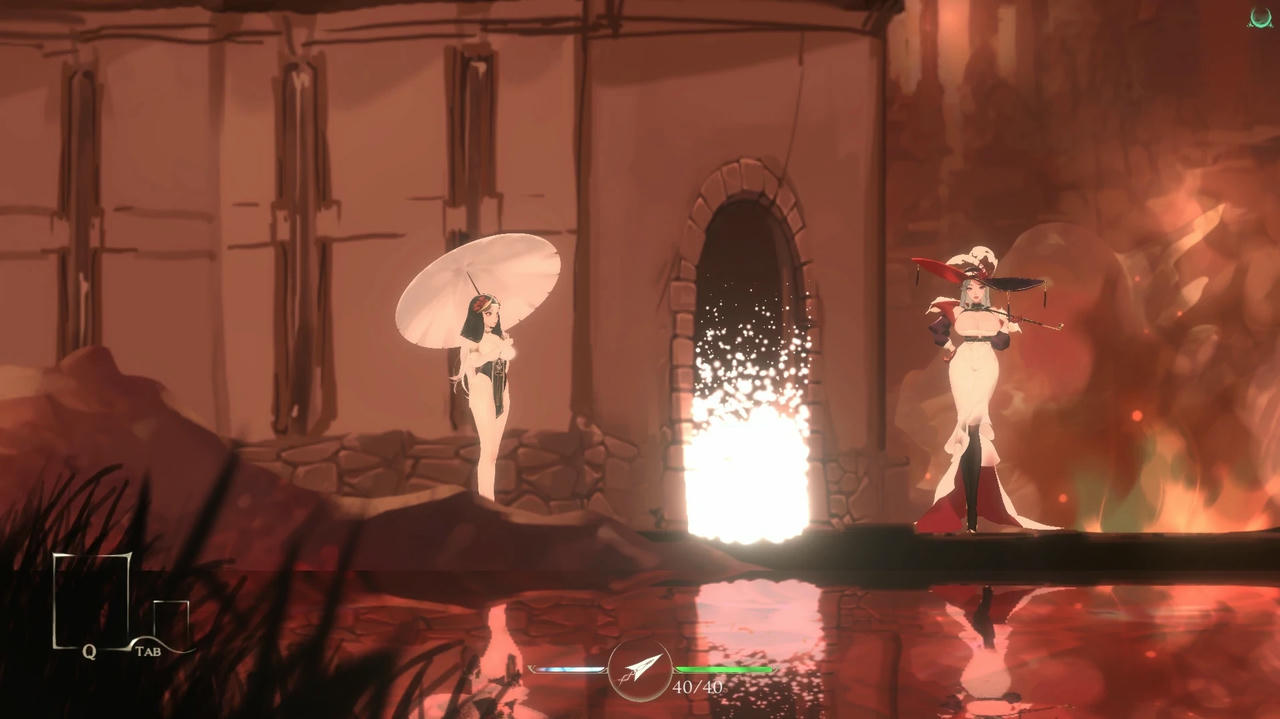Click the arrow weapon icon

[640, 669]
